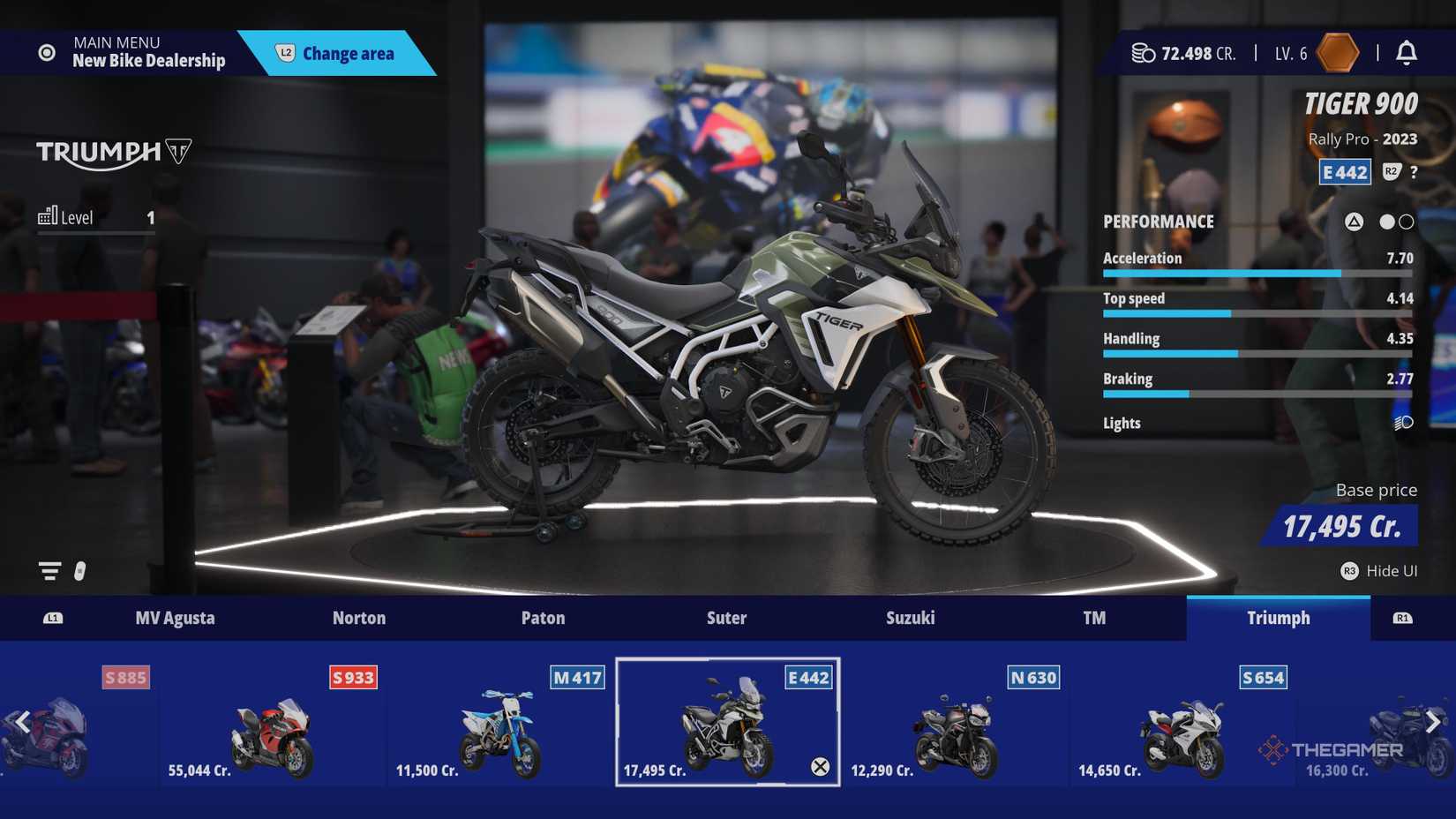Click the Level meter icon on the left
1456x819 pixels.
pyautogui.click(x=50, y=214)
